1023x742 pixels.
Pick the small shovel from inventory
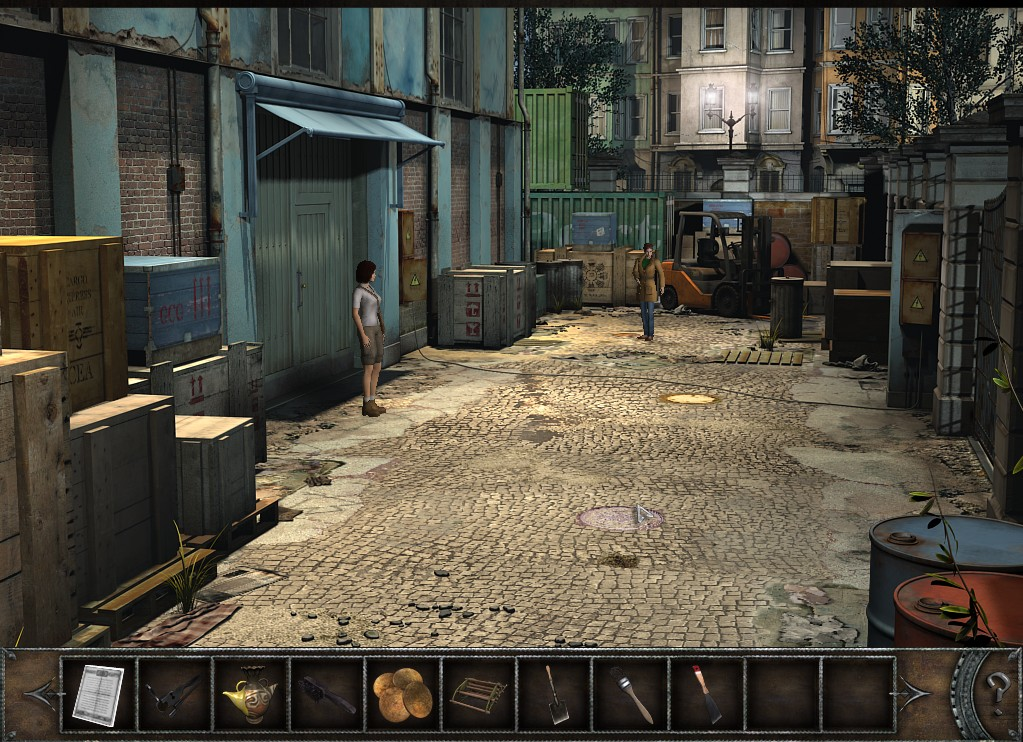tap(555, 694)
